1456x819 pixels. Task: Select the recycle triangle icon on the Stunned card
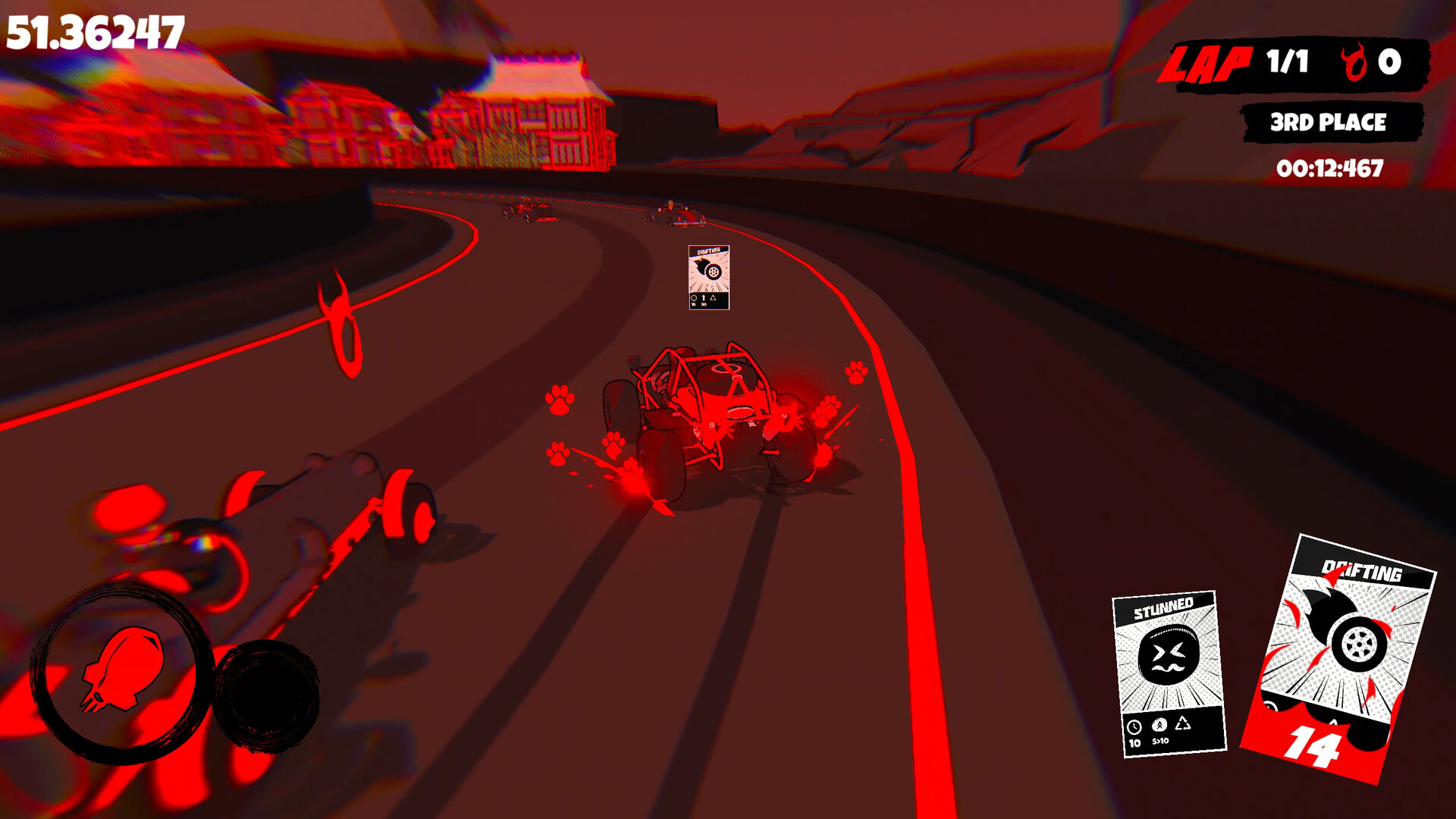tap(1184, 723)
